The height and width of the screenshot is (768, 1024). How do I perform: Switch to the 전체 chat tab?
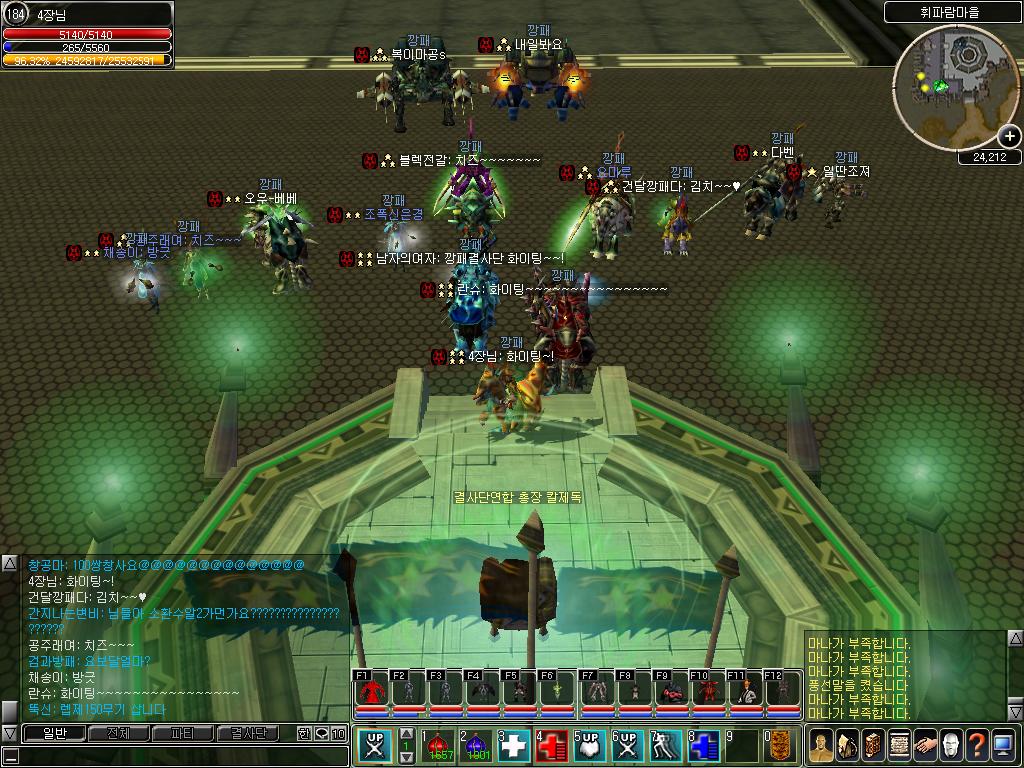pos(118,733)
